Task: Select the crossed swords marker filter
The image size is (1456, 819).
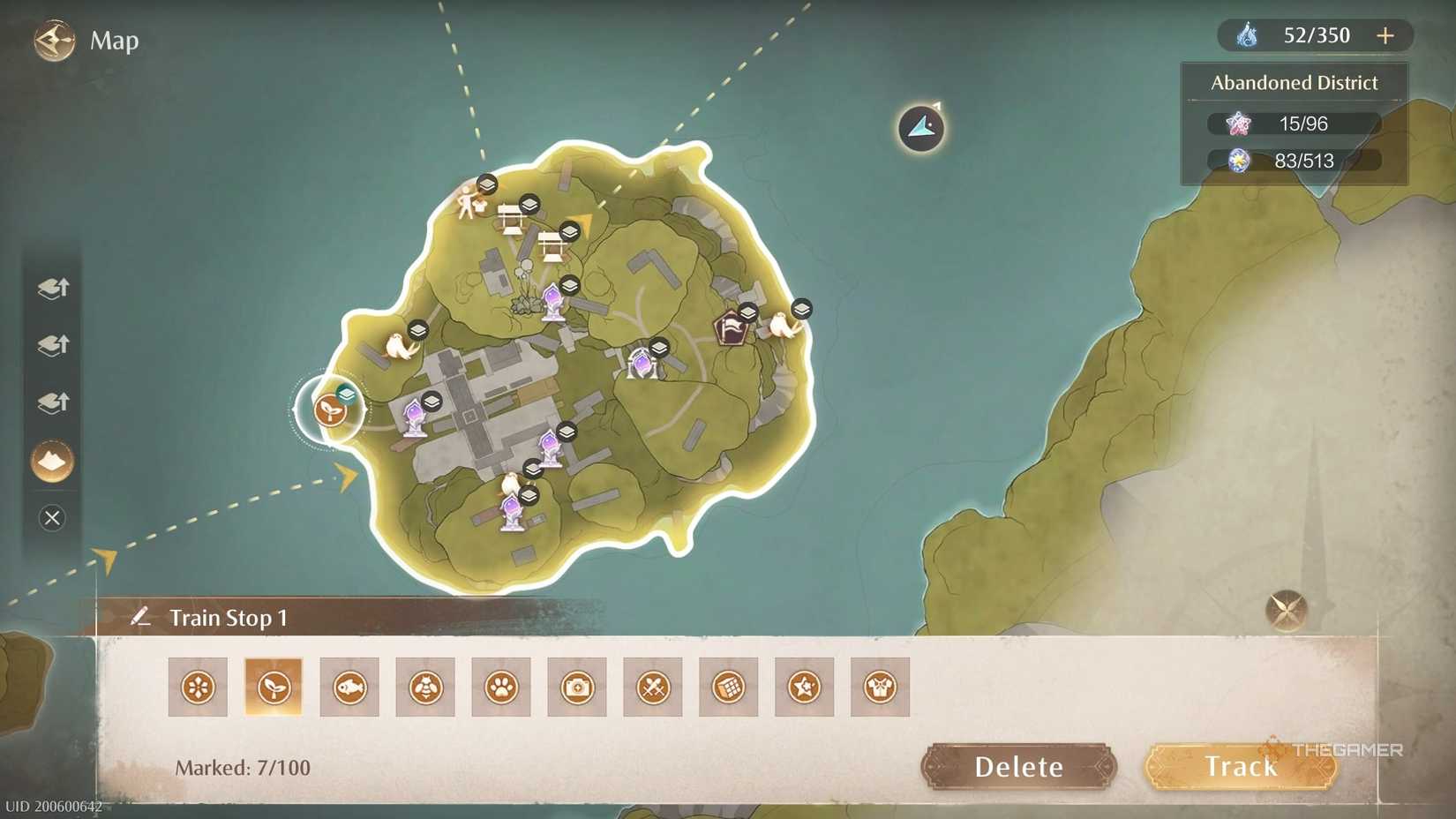Action: tap(653, 687)
